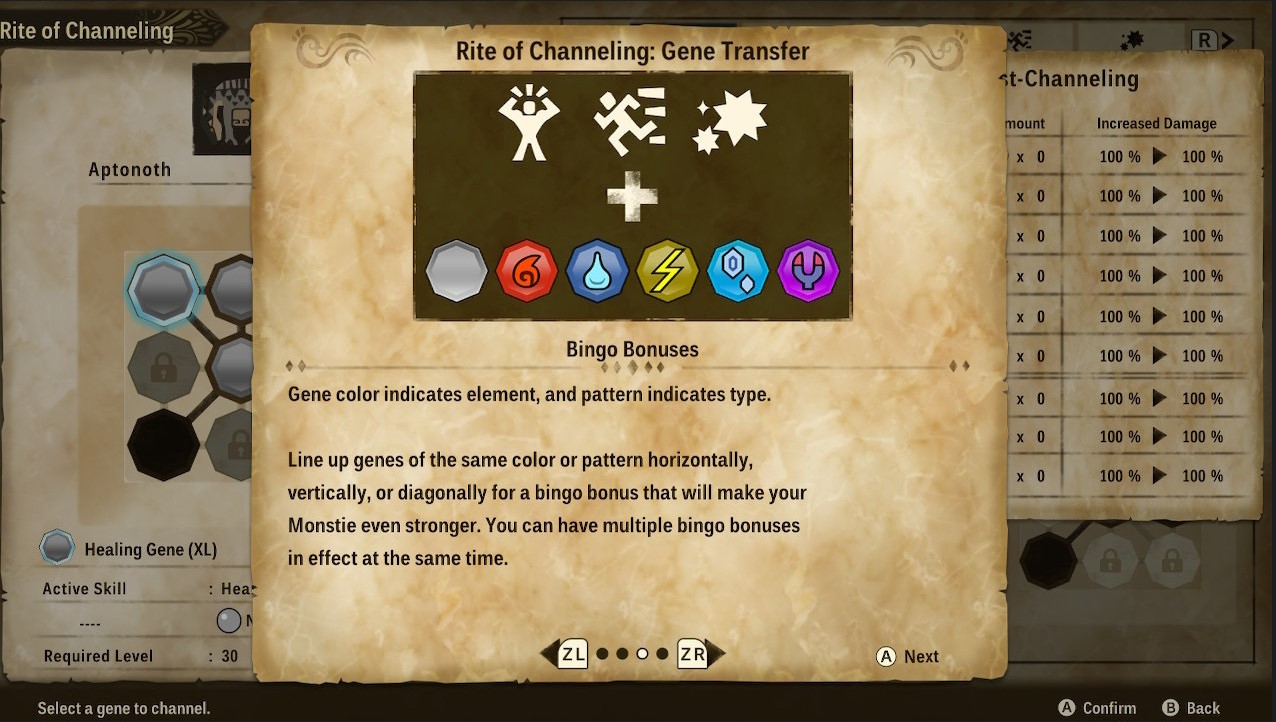Viewport: 1276px width, 722px height.
Task: Click the speed type running figure icon
Action: coord(629,123)
